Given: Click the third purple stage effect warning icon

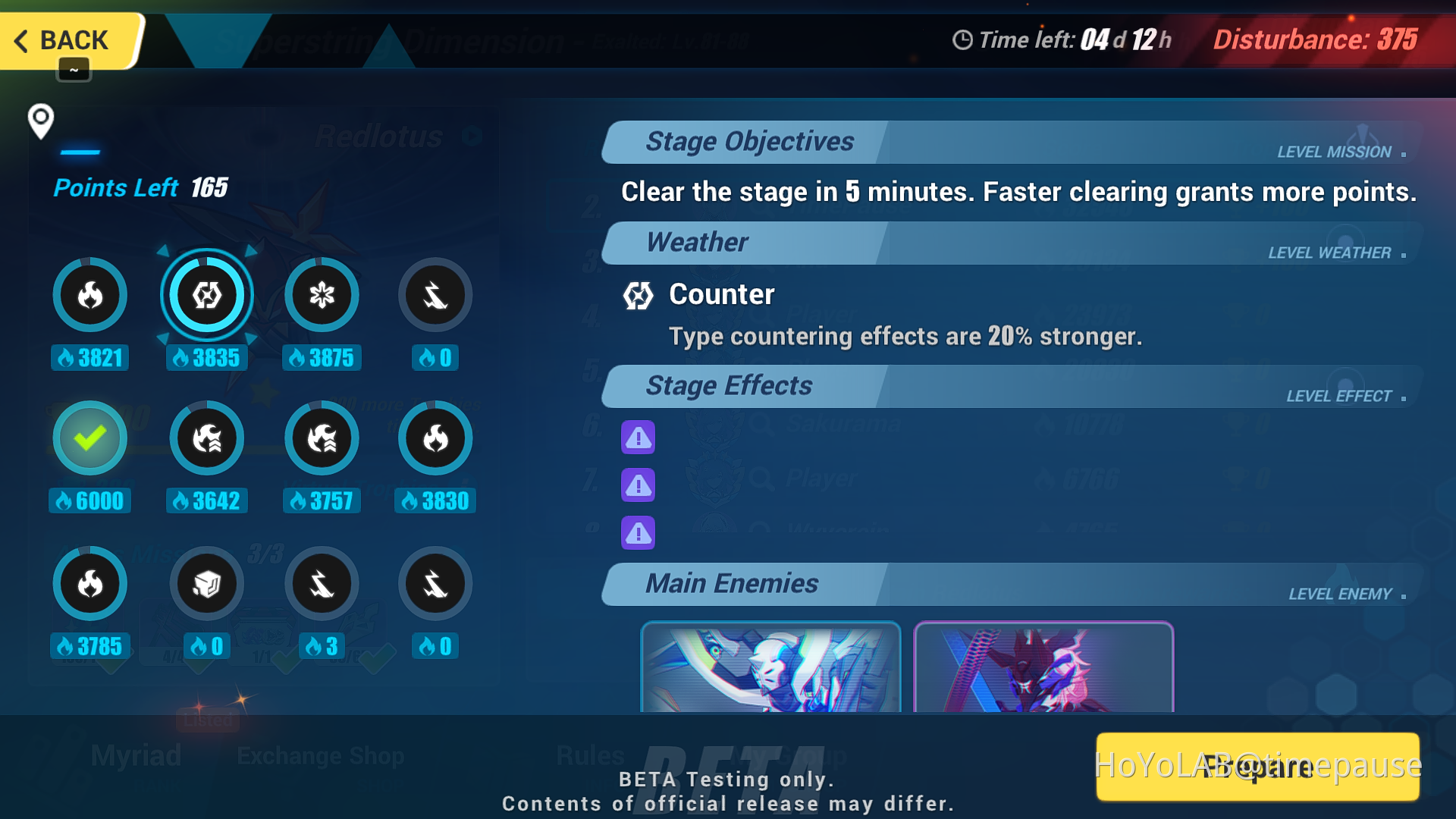Looking at the screenshot, I should click(x=638, y=533).
